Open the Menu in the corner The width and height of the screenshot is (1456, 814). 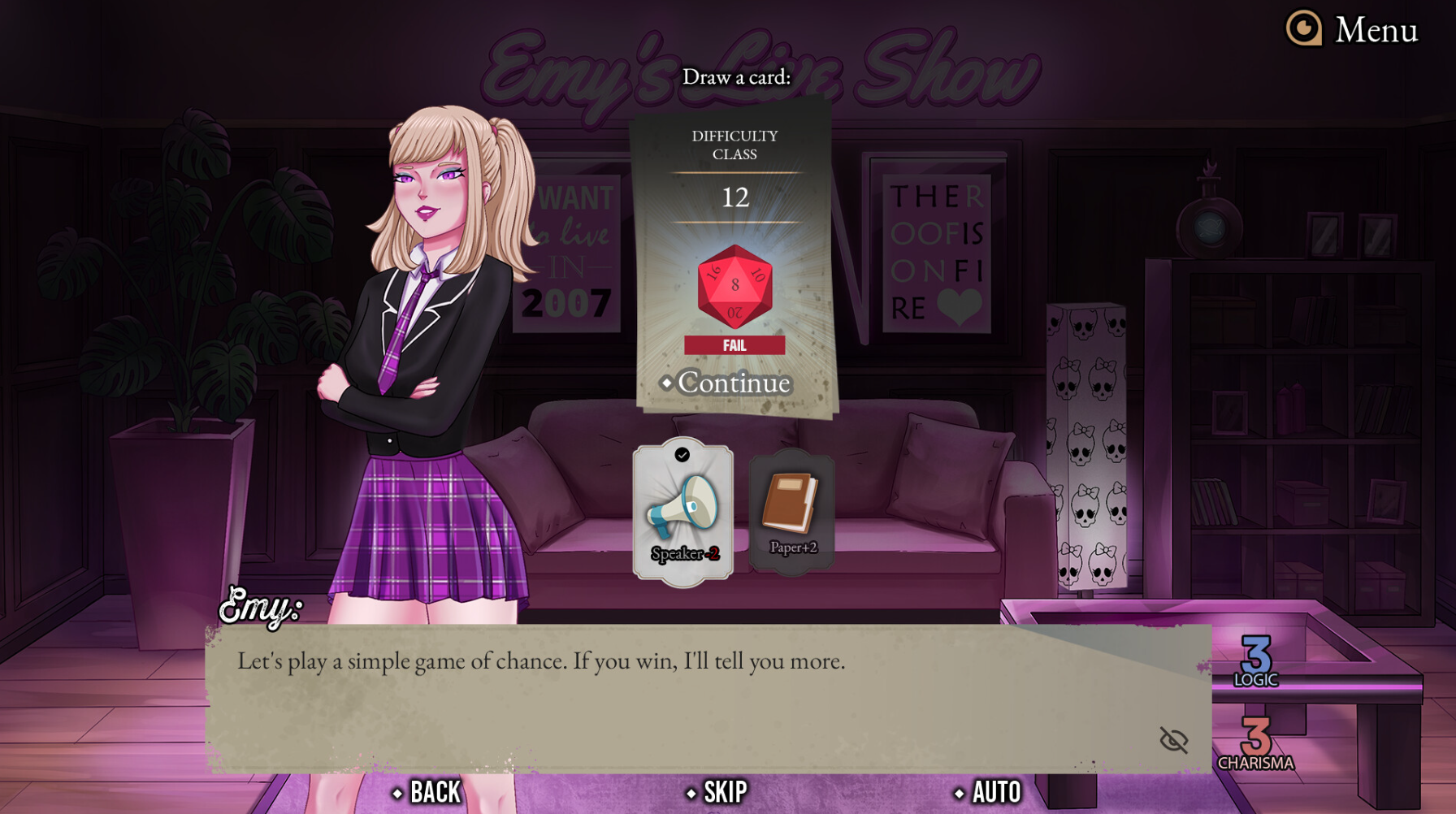click(1353, 30)
